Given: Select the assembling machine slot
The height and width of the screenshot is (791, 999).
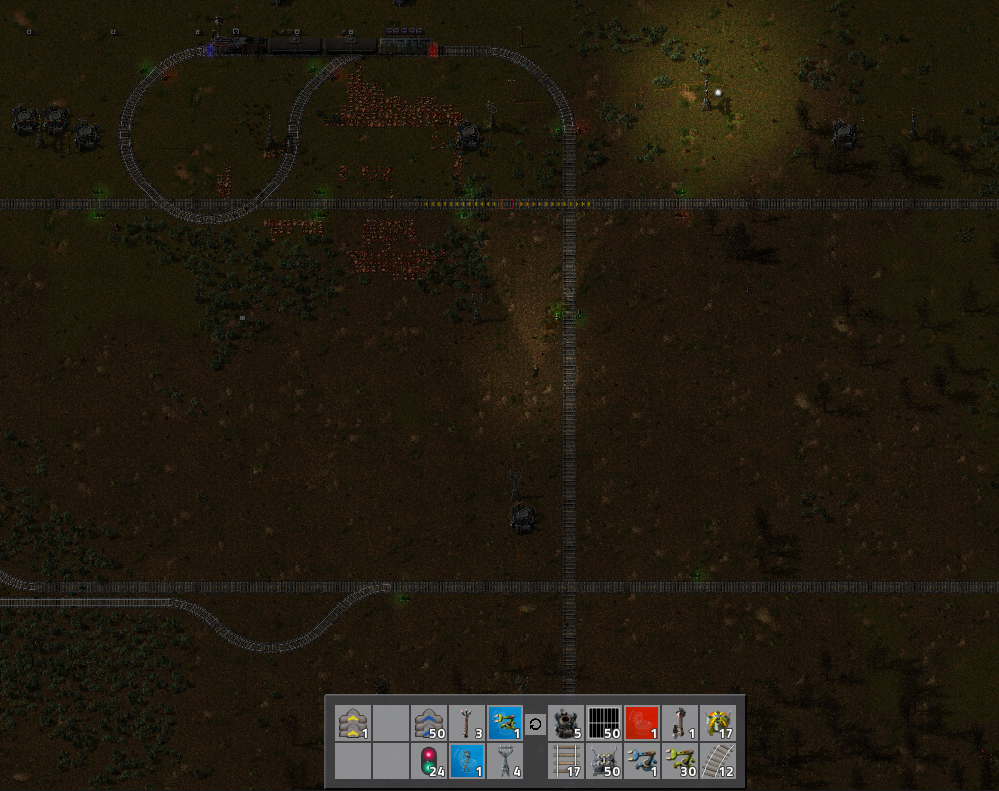Looking at the screenshot, I should tap(719, 723).
